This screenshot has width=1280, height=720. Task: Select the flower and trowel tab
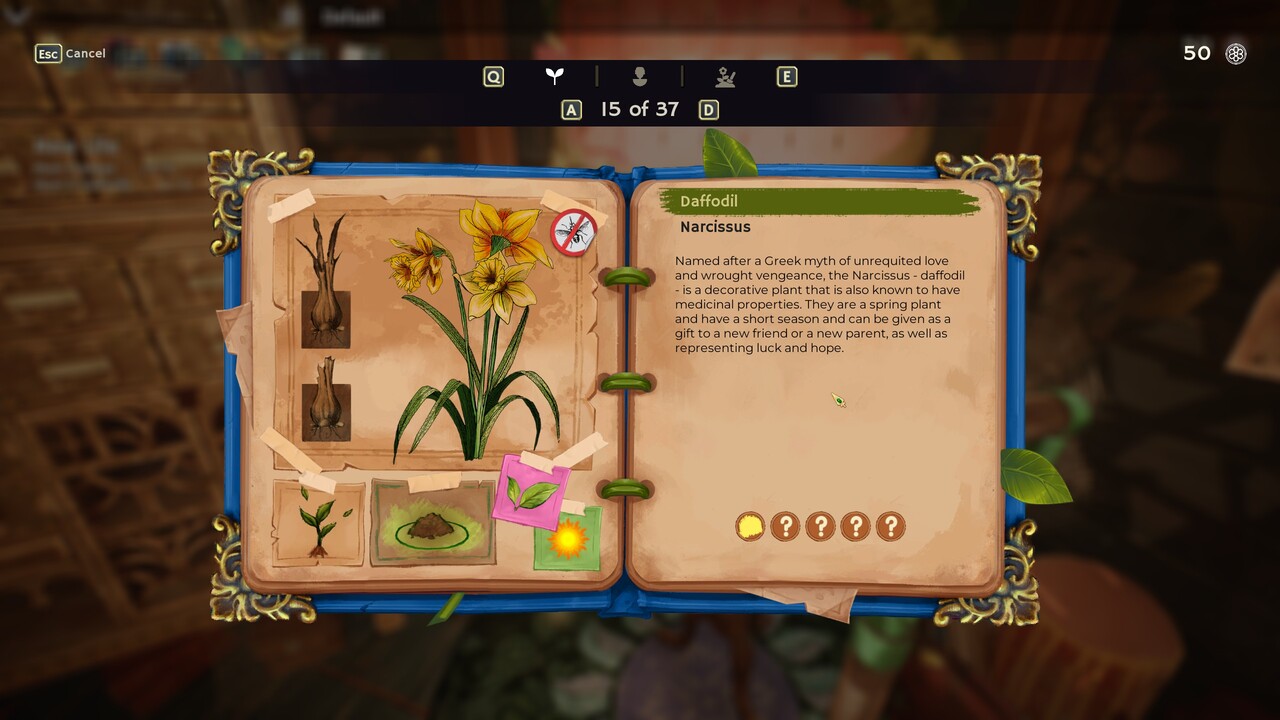tap(726, 76)
